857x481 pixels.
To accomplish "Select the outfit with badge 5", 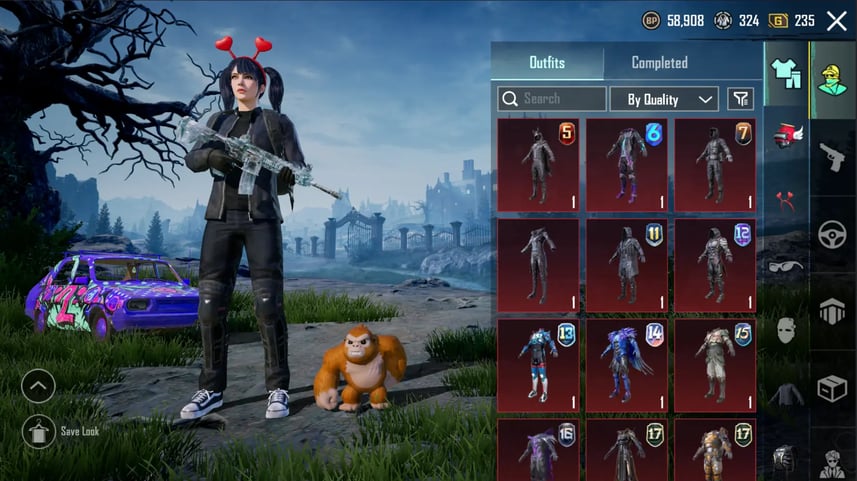I will [537, 165].
